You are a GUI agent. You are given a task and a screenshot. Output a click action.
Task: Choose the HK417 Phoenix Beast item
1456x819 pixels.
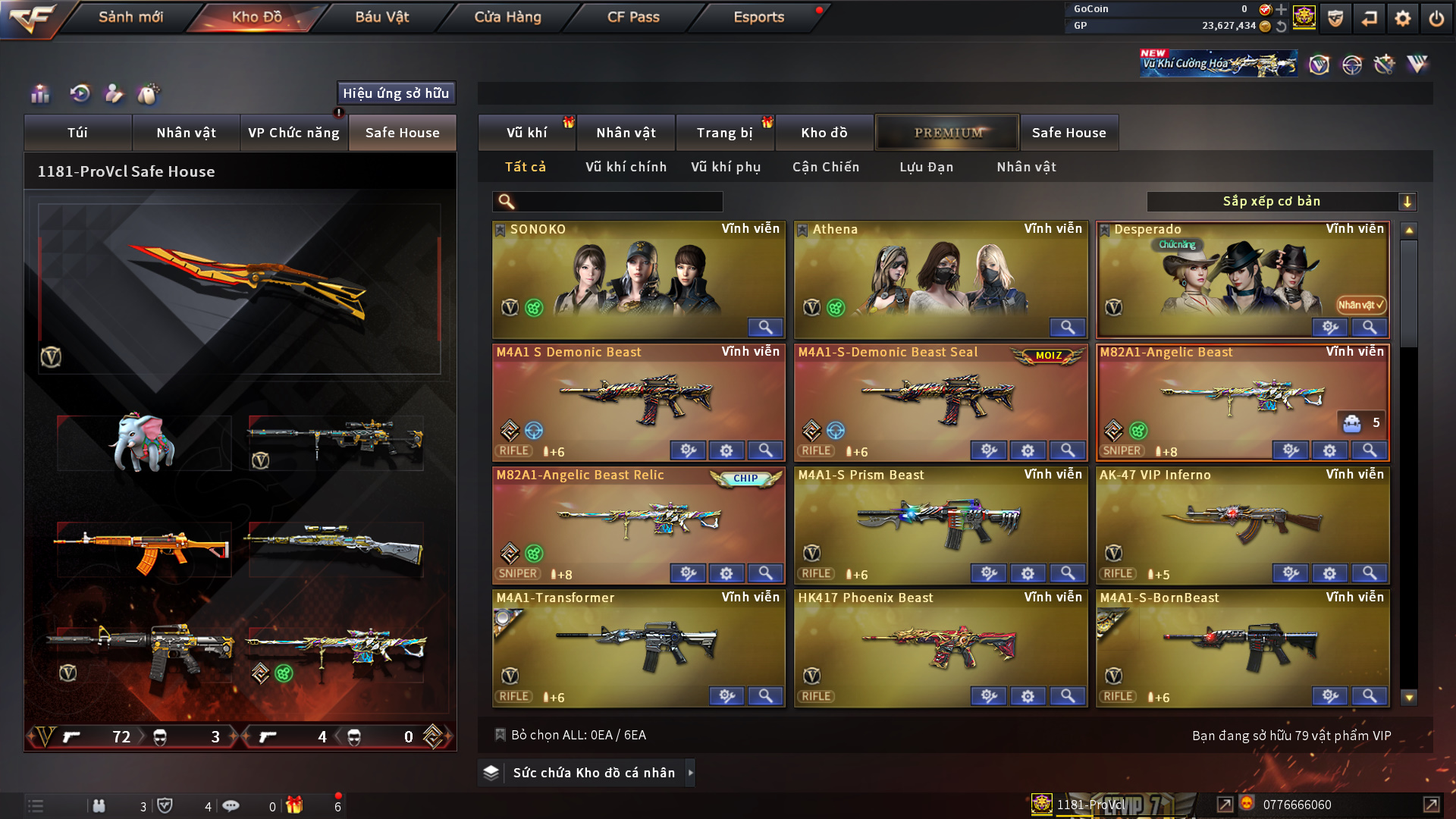pyautogui.click(x=940, y=646)
